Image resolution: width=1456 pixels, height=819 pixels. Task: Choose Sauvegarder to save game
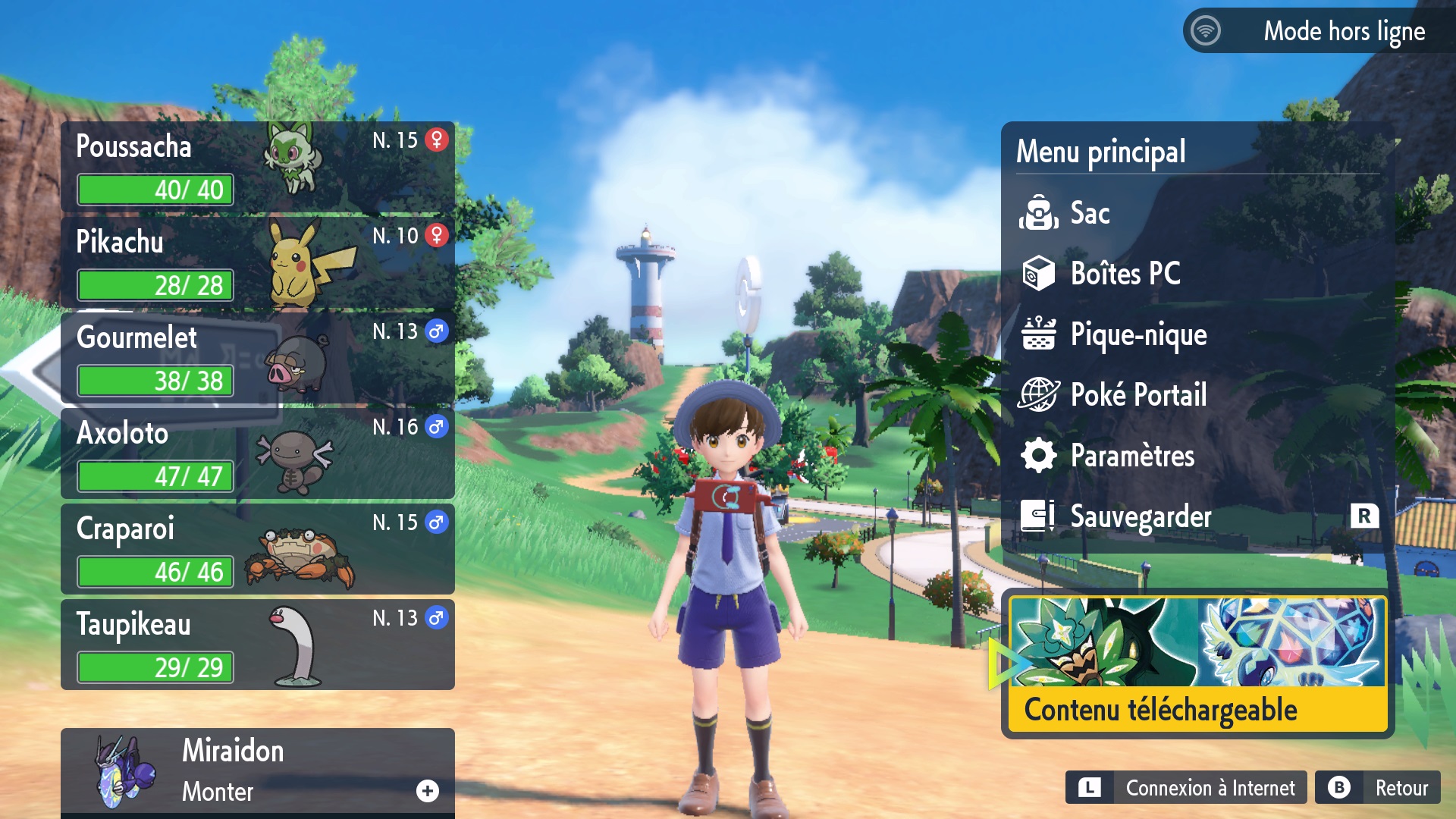tap(1140, 516)
